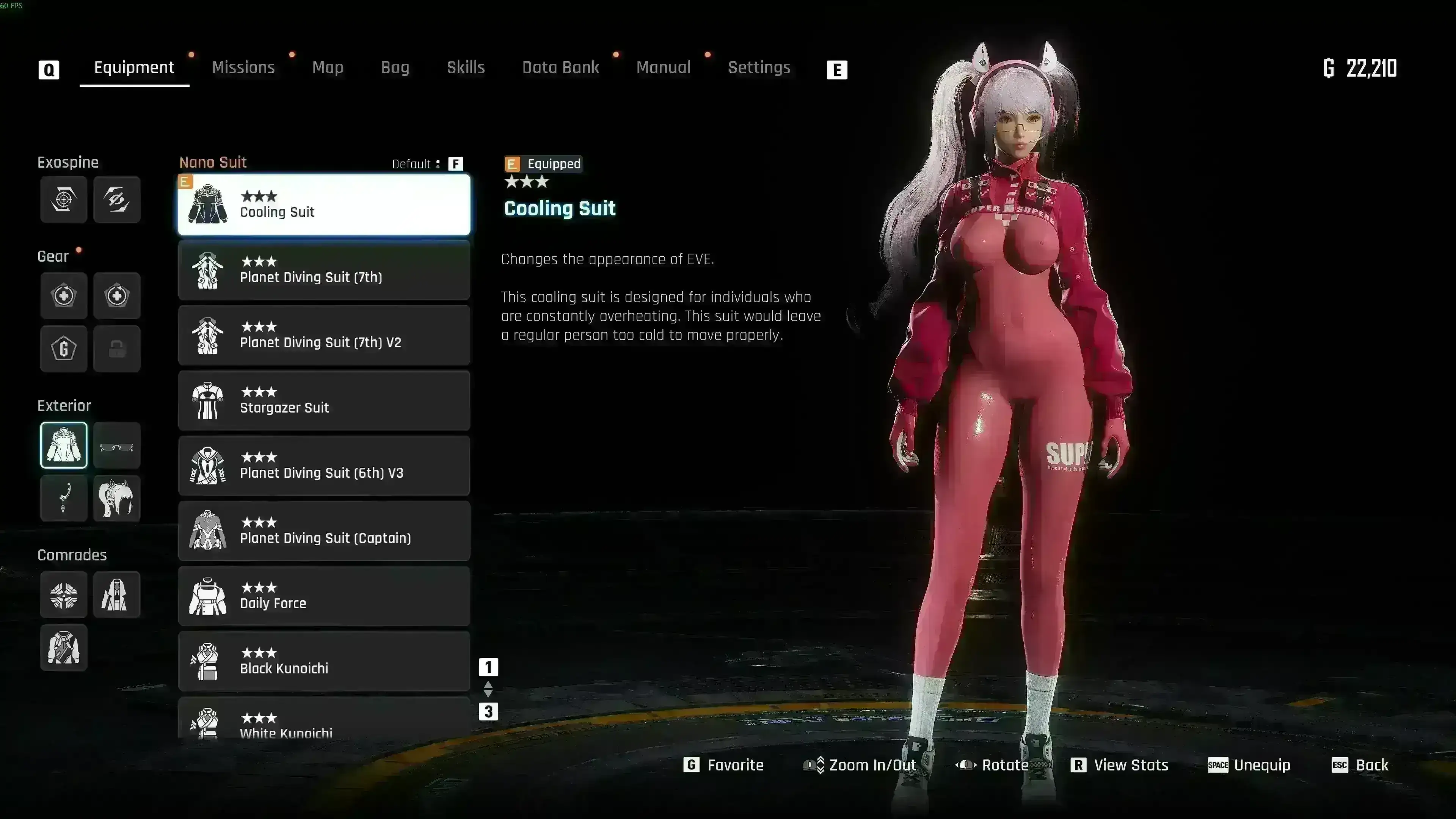Show the Manual tab
Image resolution: width=1456 pixels, height=819 pixels.
664,68
